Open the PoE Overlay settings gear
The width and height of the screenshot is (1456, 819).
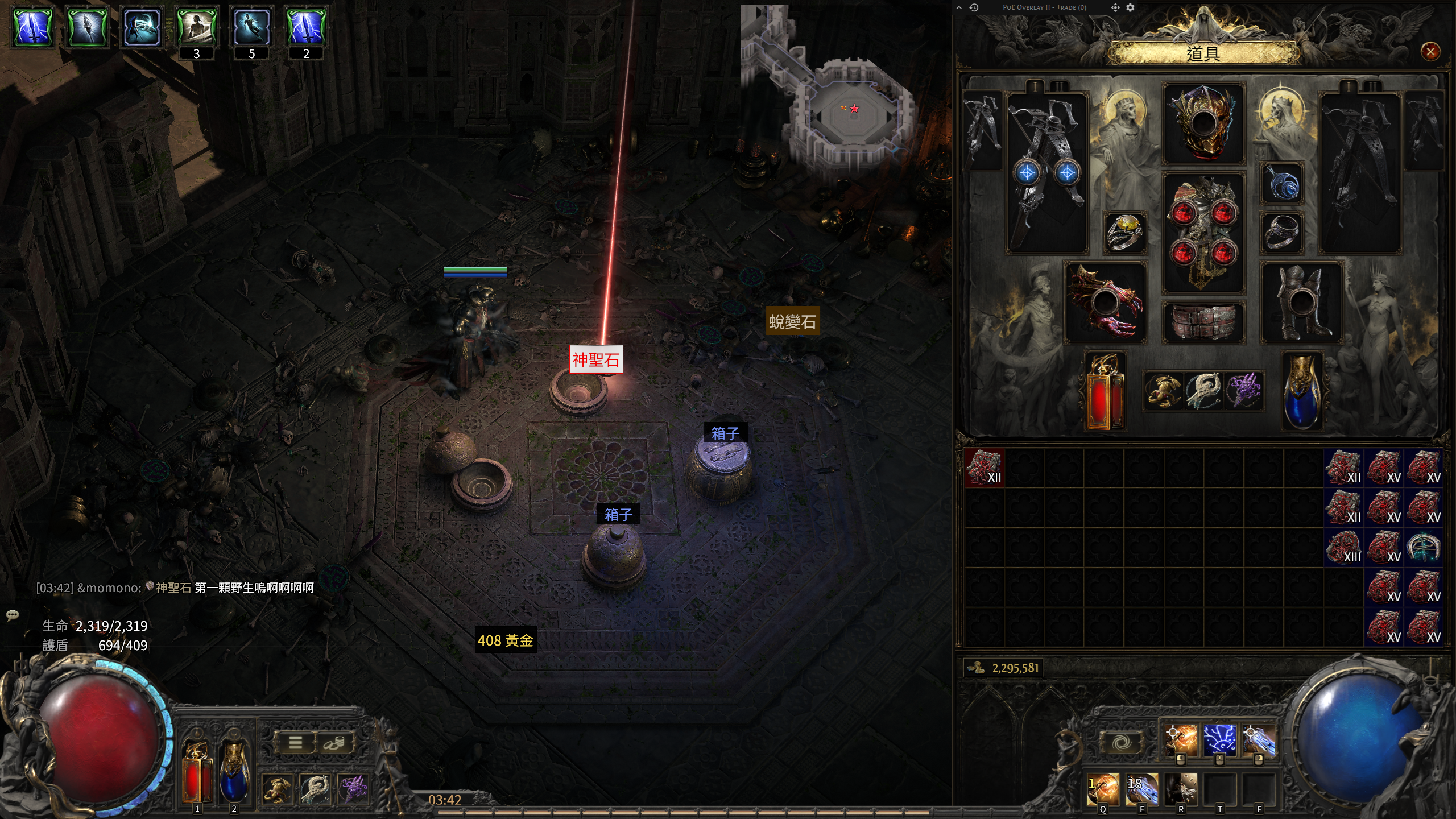[x=1130, y=7]
